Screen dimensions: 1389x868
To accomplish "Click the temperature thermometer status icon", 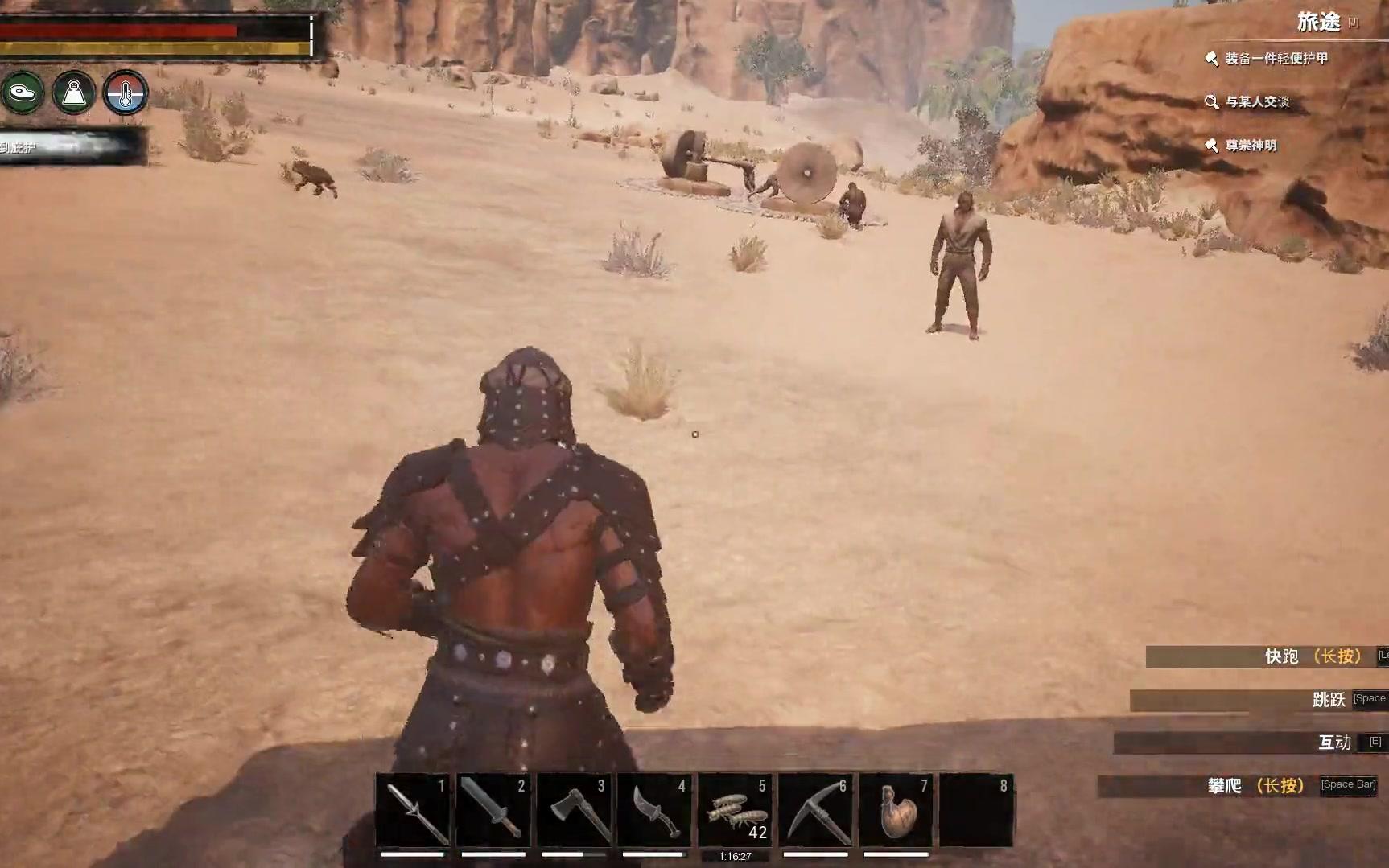I will [x=126, y=93].
